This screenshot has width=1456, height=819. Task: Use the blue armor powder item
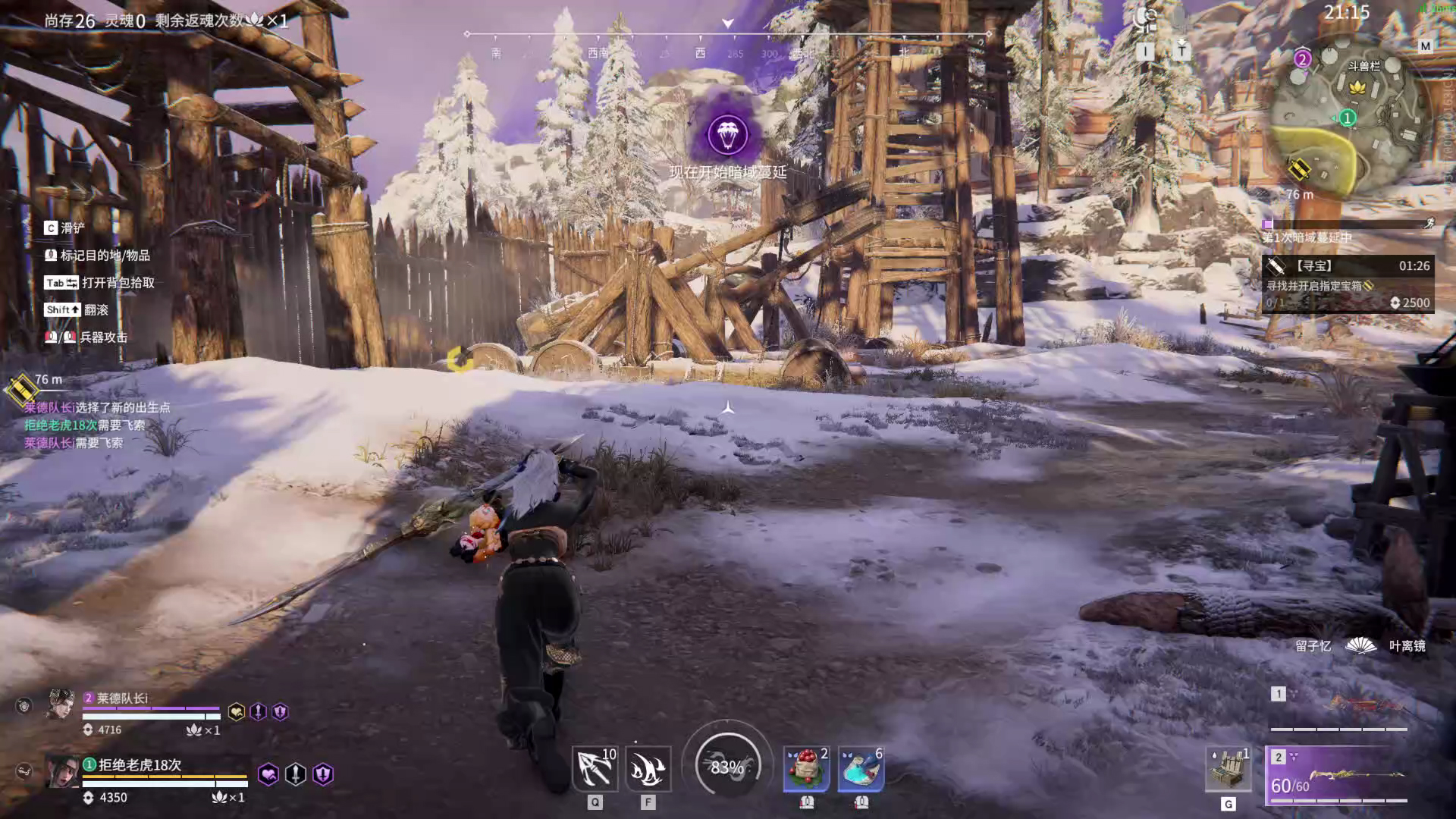[861, 769]
